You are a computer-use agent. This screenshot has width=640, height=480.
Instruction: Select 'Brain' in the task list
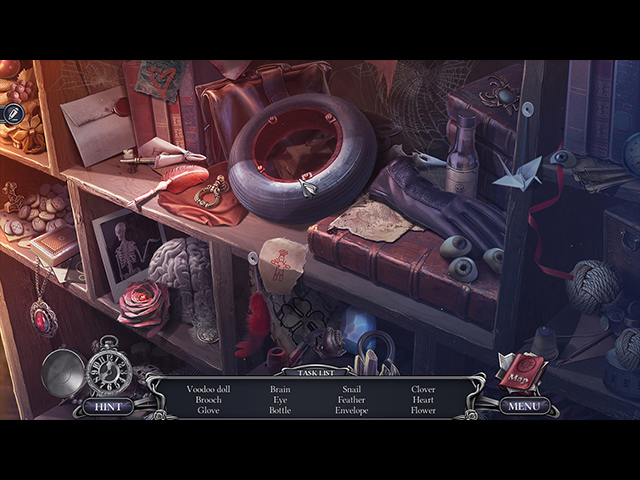pos(280,389)
